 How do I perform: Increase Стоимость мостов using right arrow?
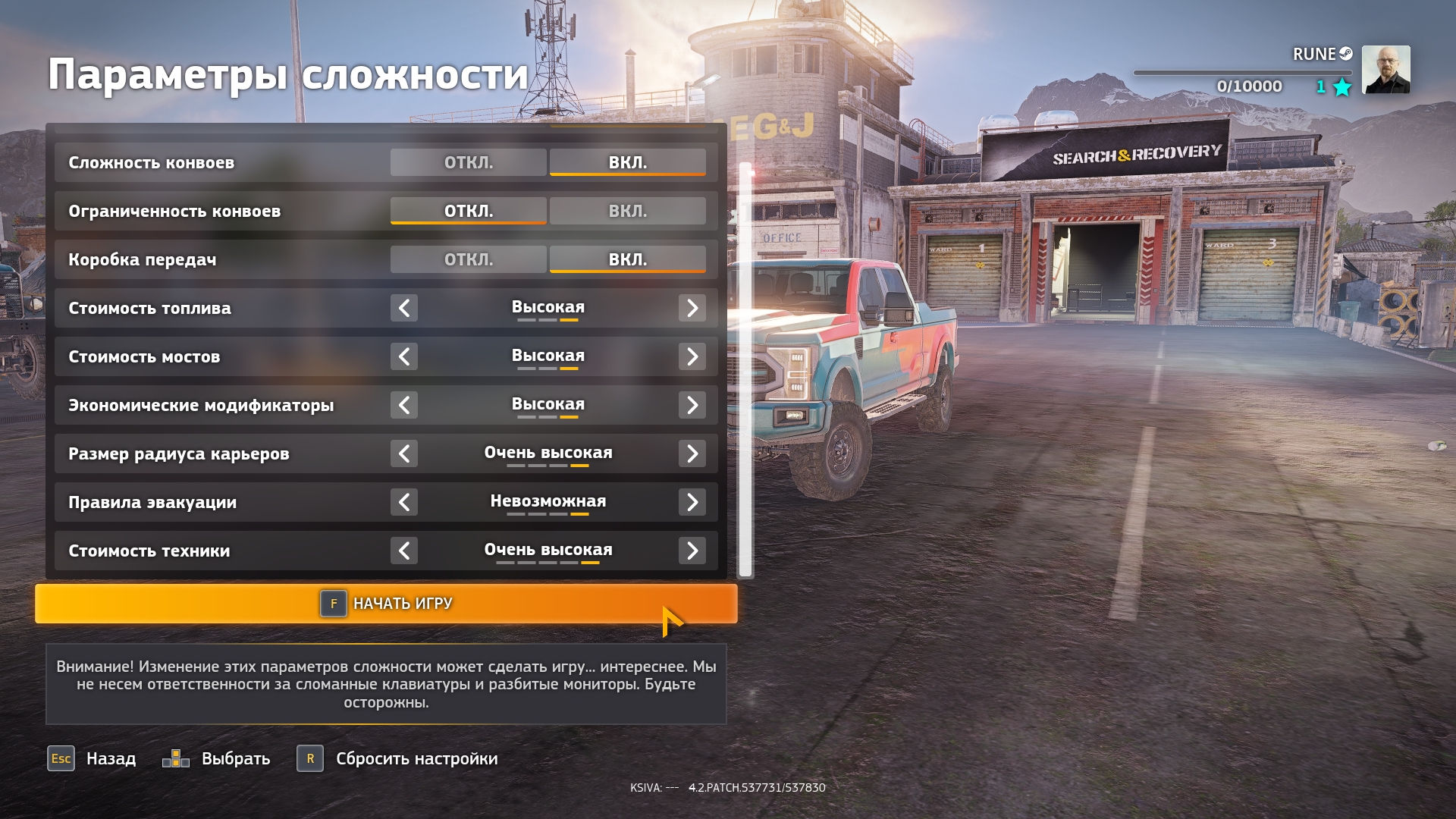pos(692,356)
